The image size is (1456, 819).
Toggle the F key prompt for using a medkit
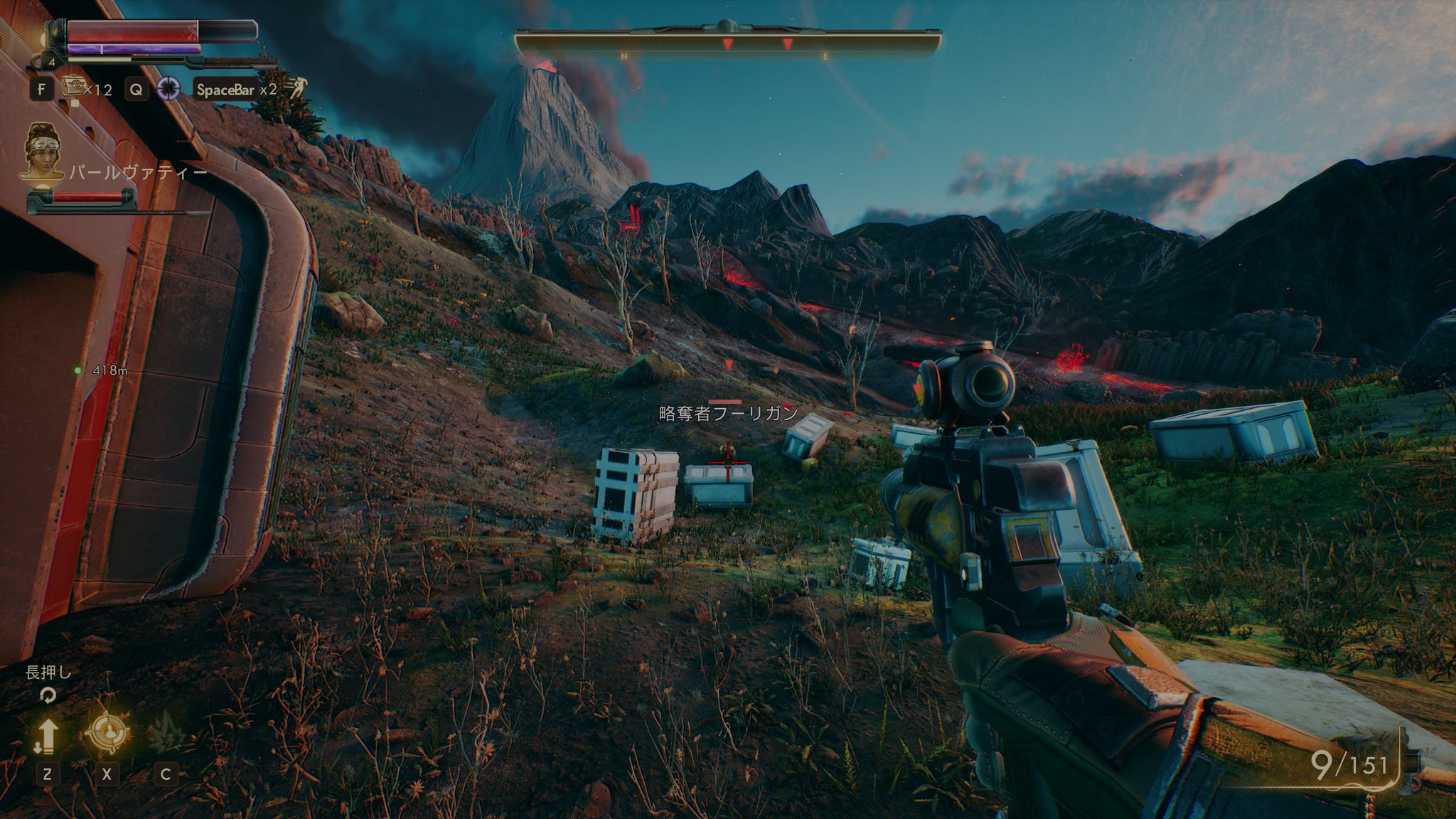41,89
